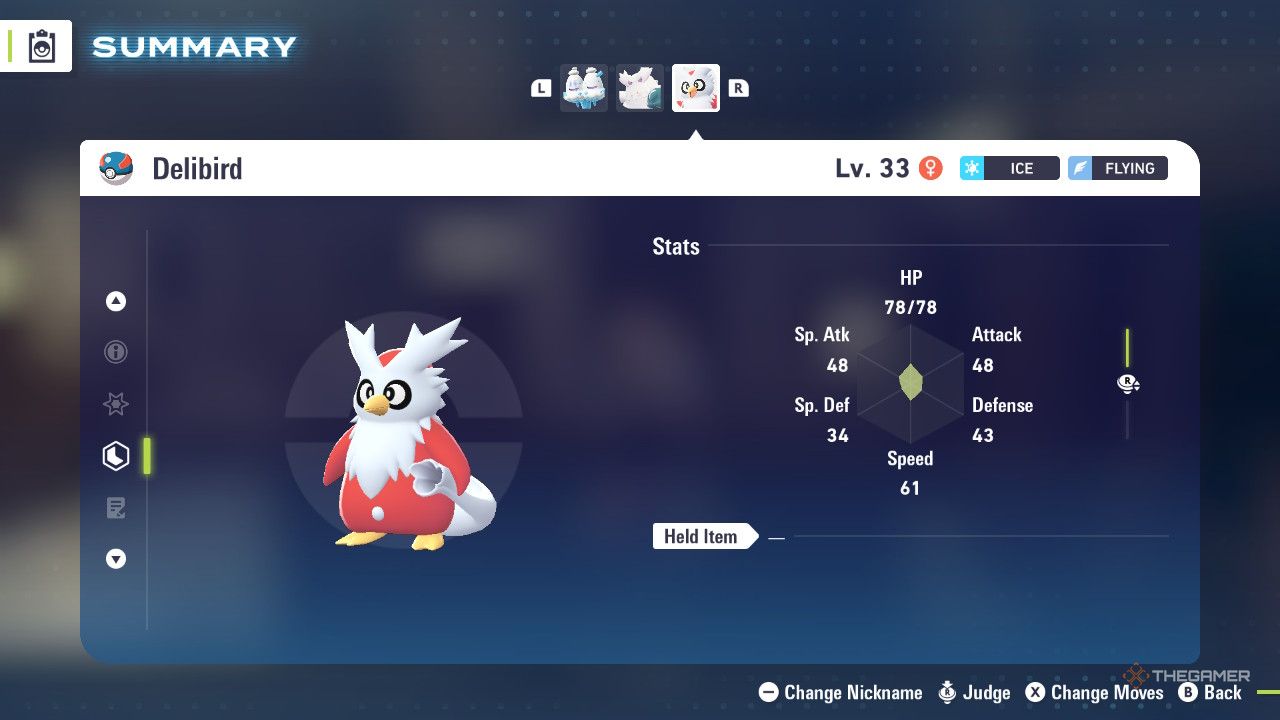Select the Vanilluxe party thumbnail
1280x720 pixels.
point(584,88)
